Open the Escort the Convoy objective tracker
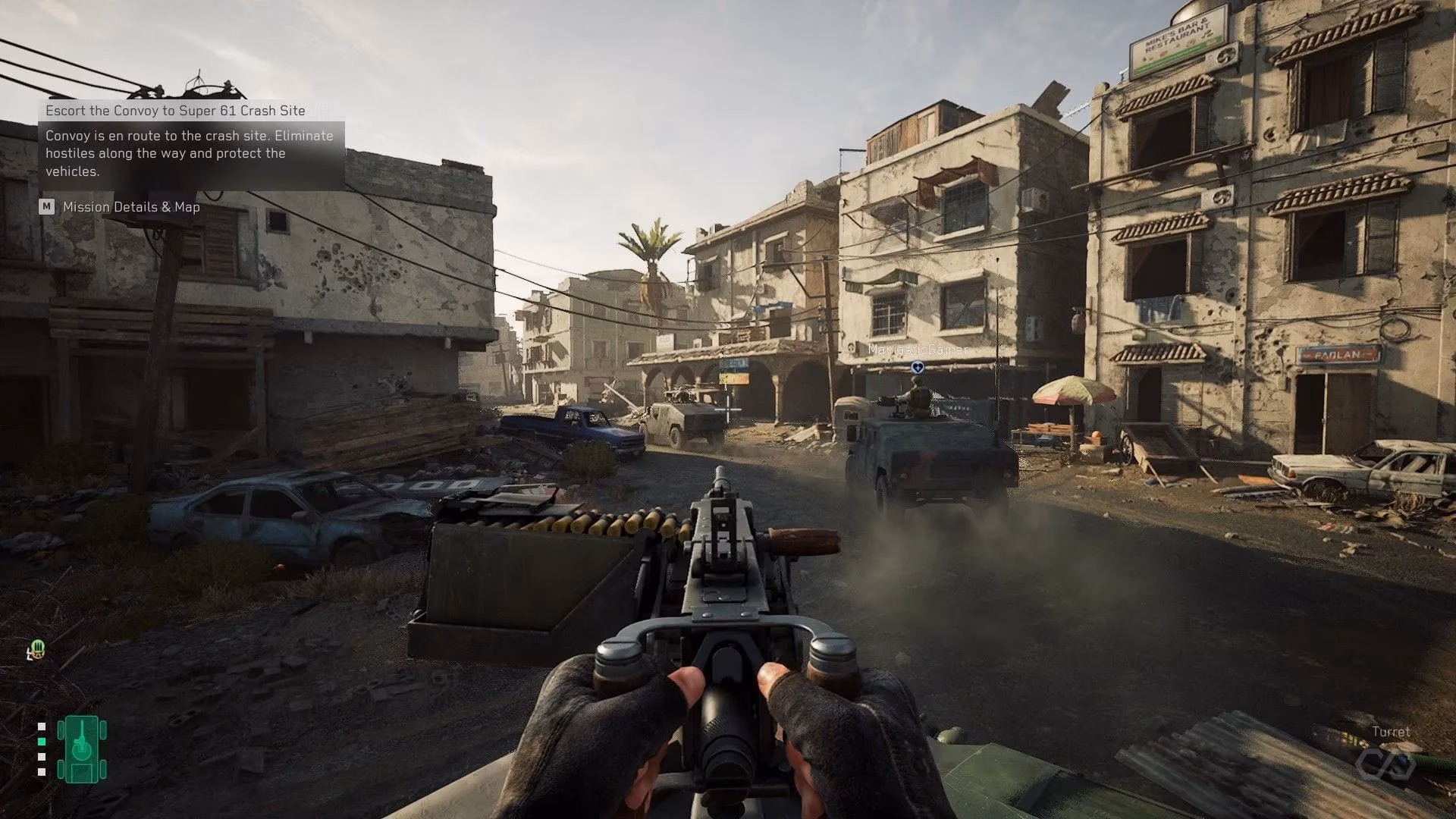Image resolution: width=1456 pixels, height=819 pixels. (x=175, y=111)
